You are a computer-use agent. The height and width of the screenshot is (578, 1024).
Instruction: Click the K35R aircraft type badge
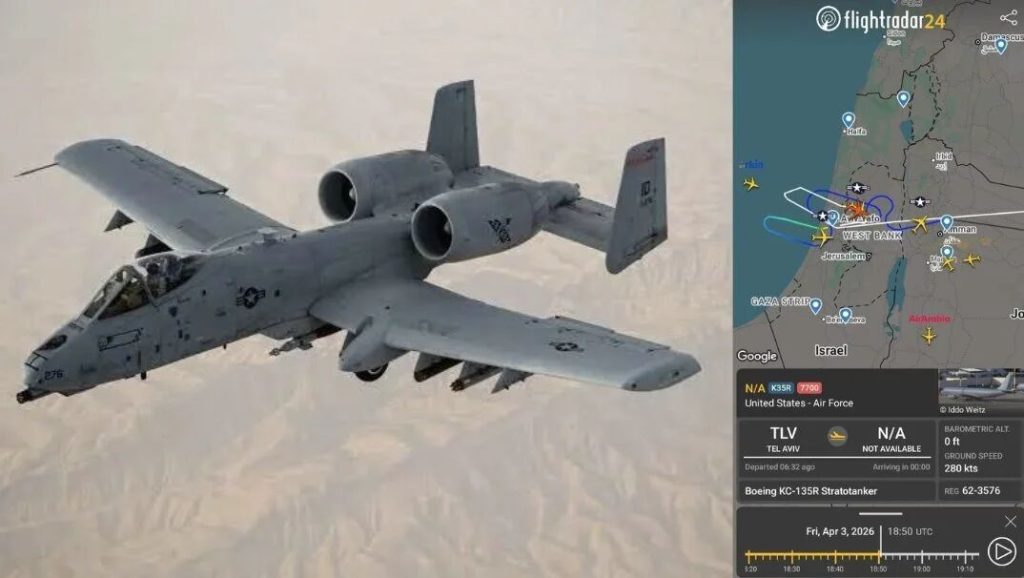tap(780, 388)
